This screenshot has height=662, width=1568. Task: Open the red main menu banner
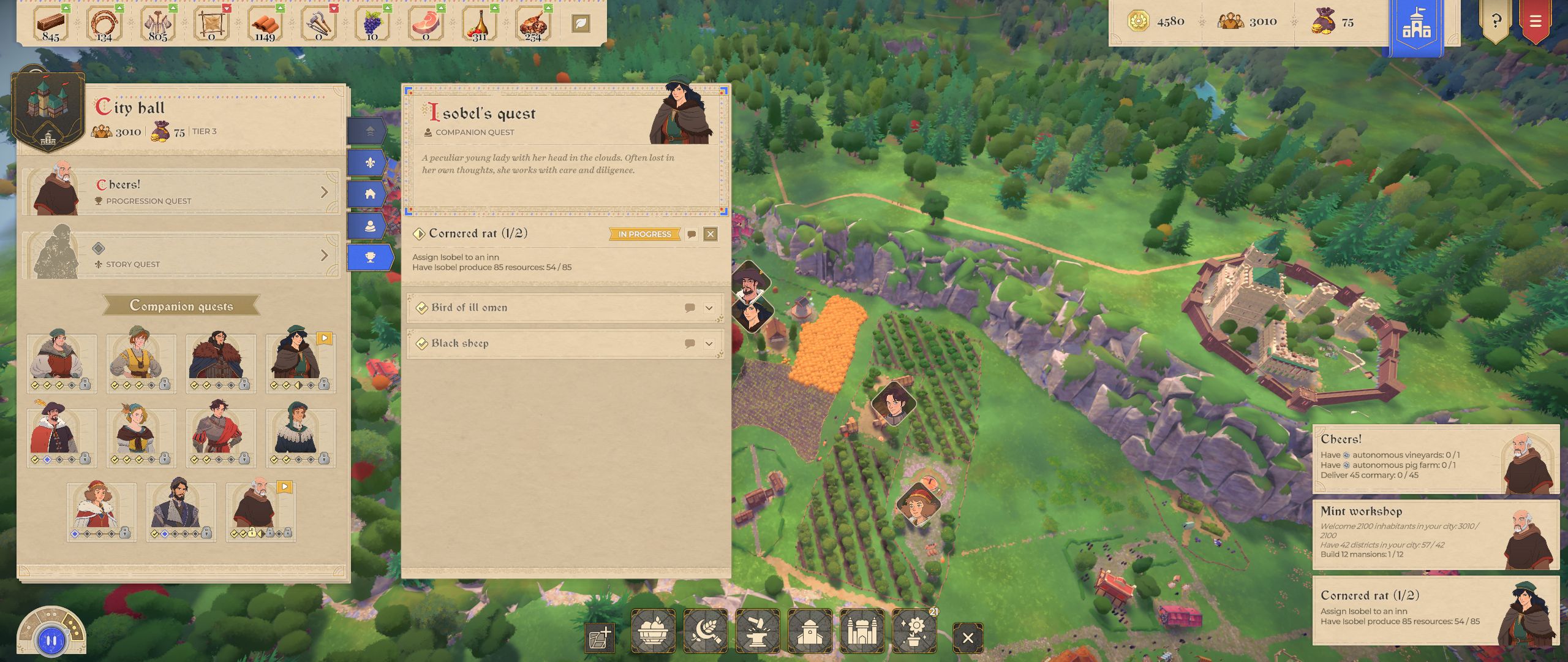point(1535,21)
